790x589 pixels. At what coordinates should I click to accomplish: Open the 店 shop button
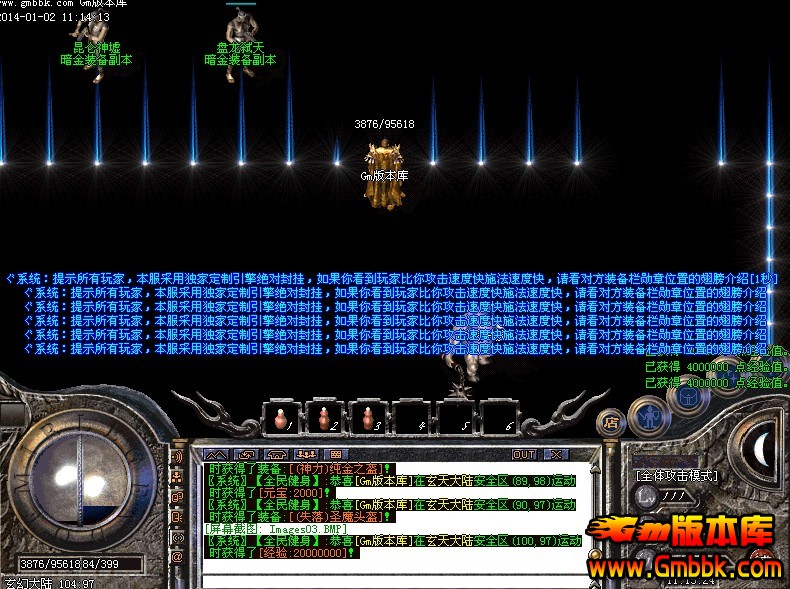coord(611,422)
